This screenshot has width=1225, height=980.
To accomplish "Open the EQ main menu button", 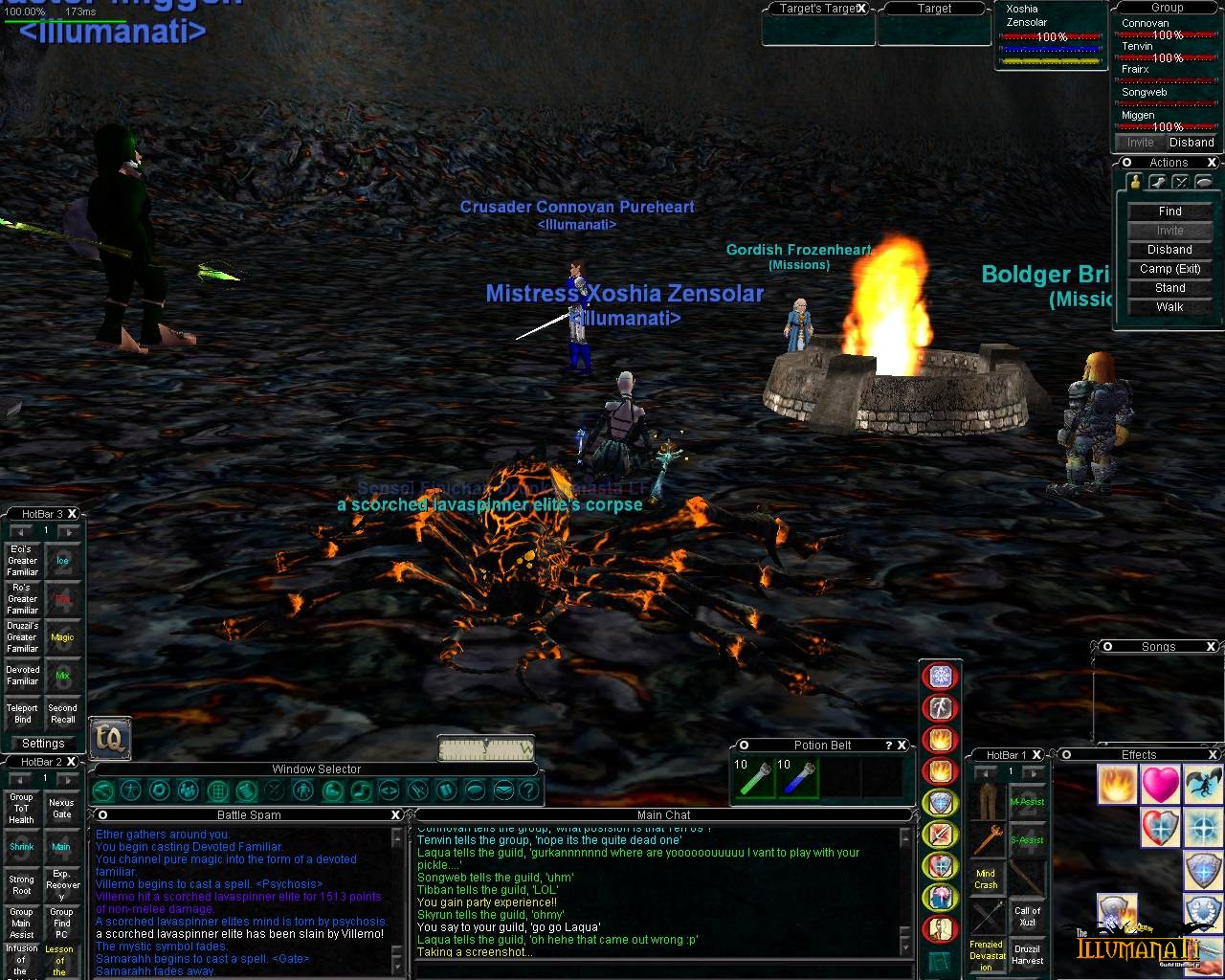I will coord(110,738).
